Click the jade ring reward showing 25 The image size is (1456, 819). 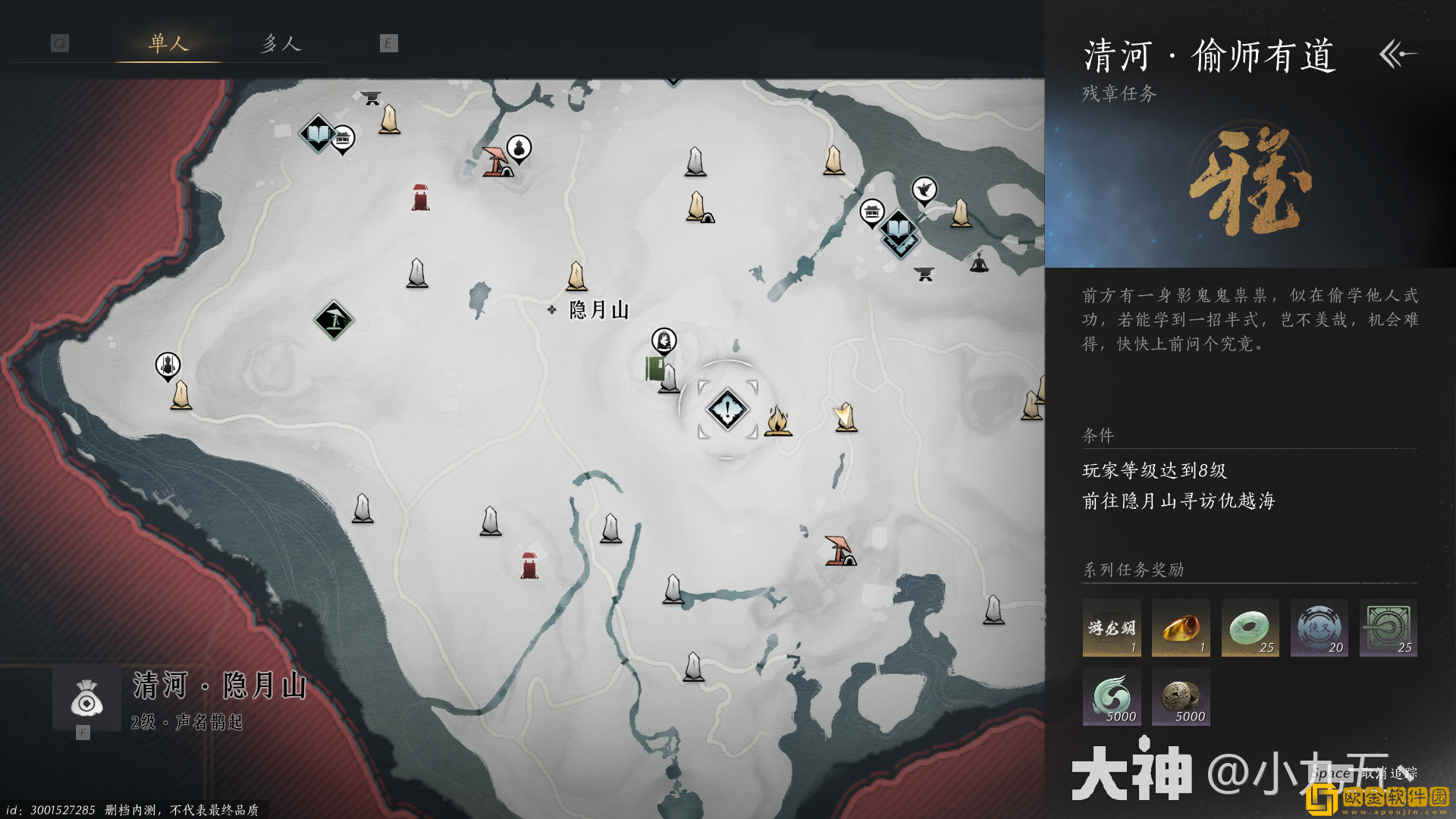(x=1250, y=628)
